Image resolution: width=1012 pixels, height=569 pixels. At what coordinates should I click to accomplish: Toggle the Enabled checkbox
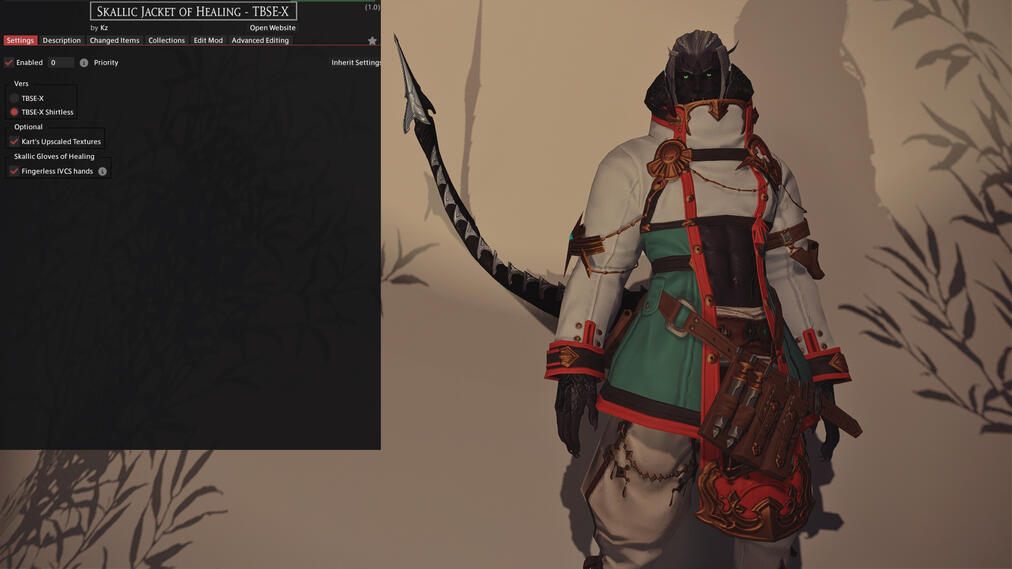pyautogui.click(x=9, y=62)
